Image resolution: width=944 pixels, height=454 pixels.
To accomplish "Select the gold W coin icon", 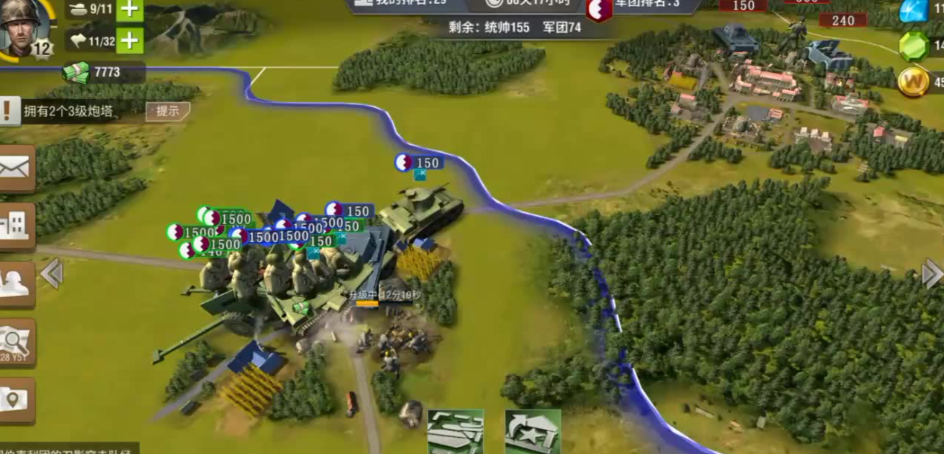I will point(913,81).
